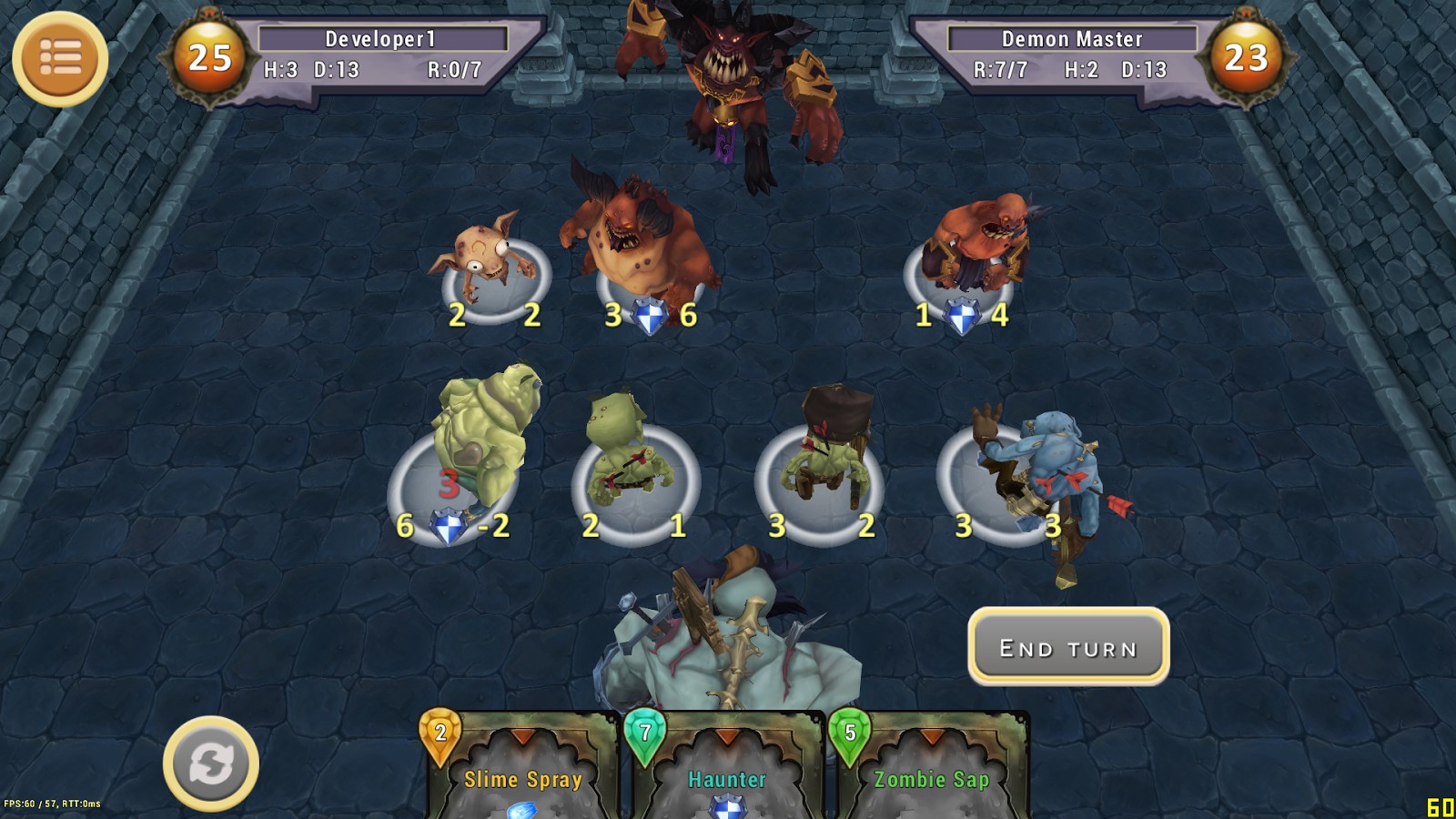Activate the circular refresh arrows button
The image size is (1456, 819).
pos(211,763)
